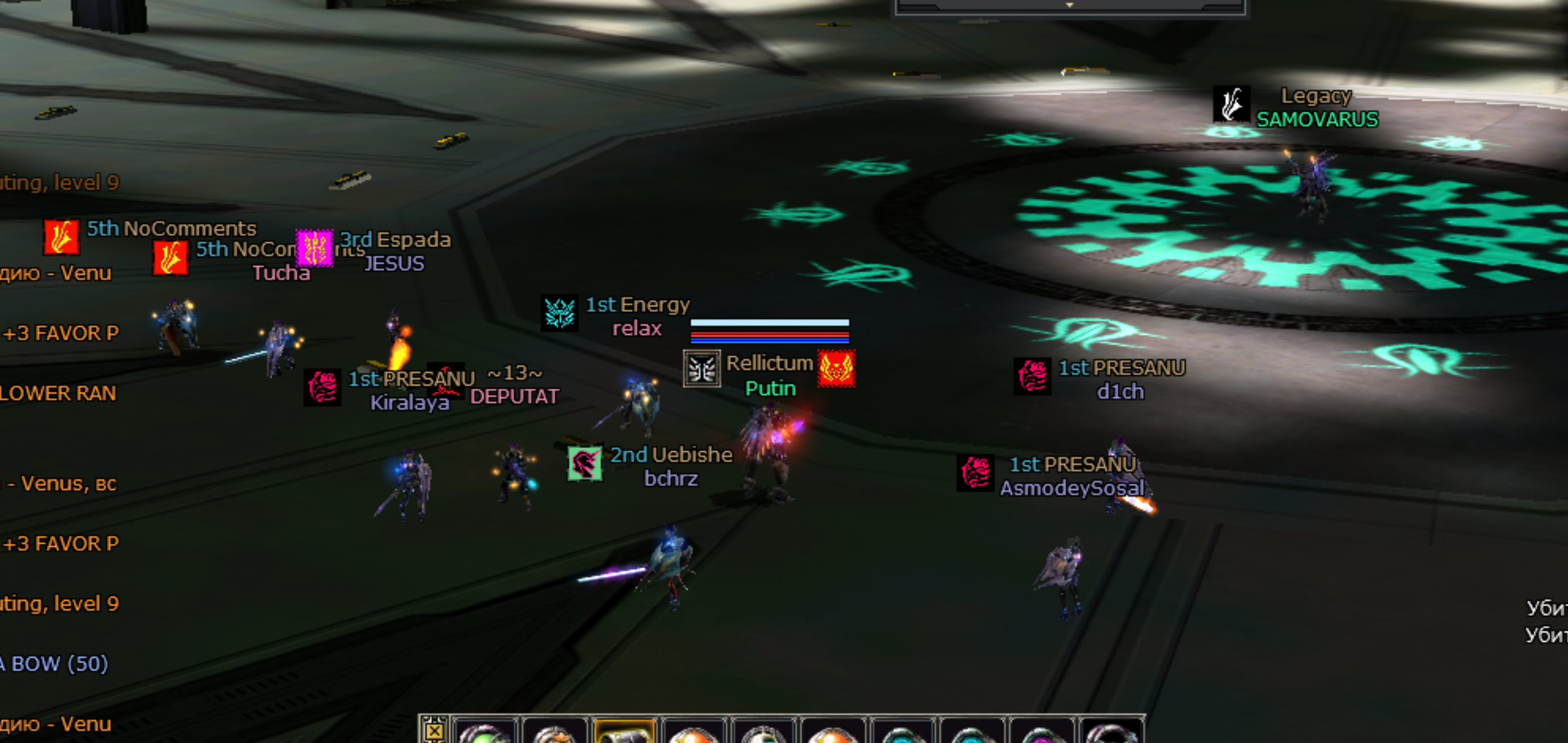Select the gold-highlighted hotbar slot

[x=624, y=733]
